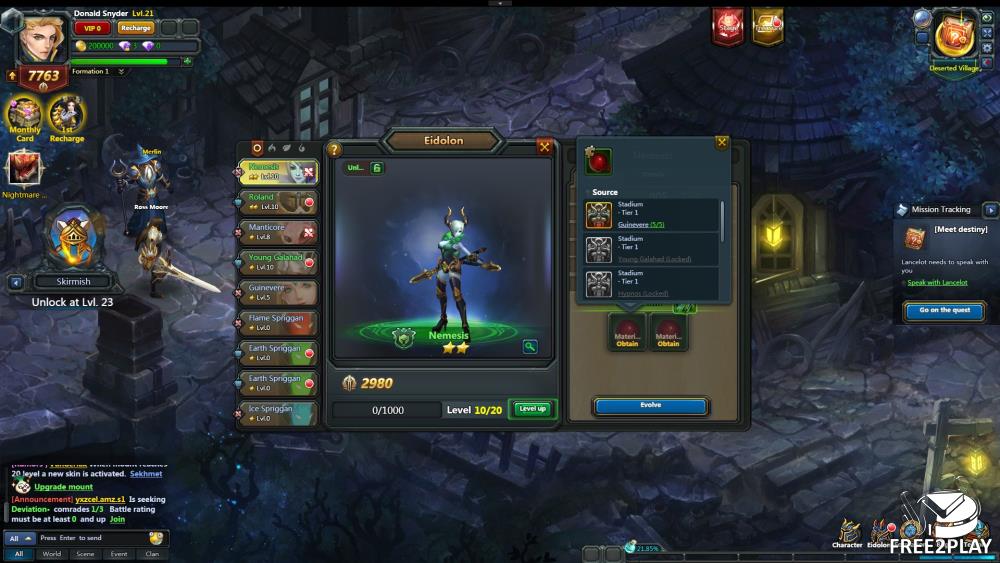This screenshot has width=1000, height=563.
Task: Close the Eidolon window
Action: pyautogui.click(x=544, y=146)
